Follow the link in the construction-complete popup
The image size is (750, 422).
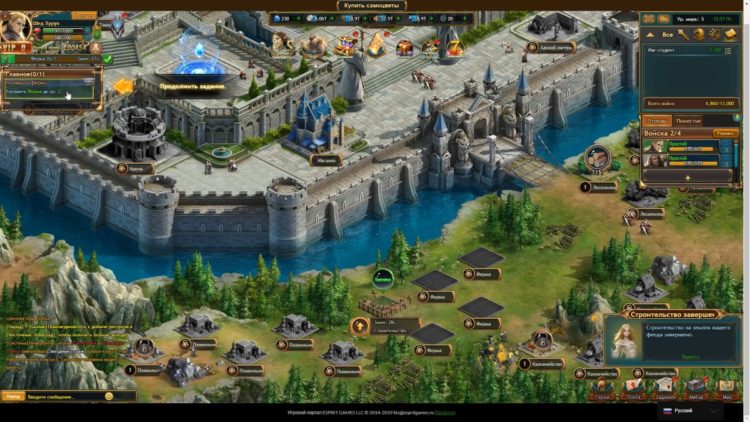tap(690, 356)
